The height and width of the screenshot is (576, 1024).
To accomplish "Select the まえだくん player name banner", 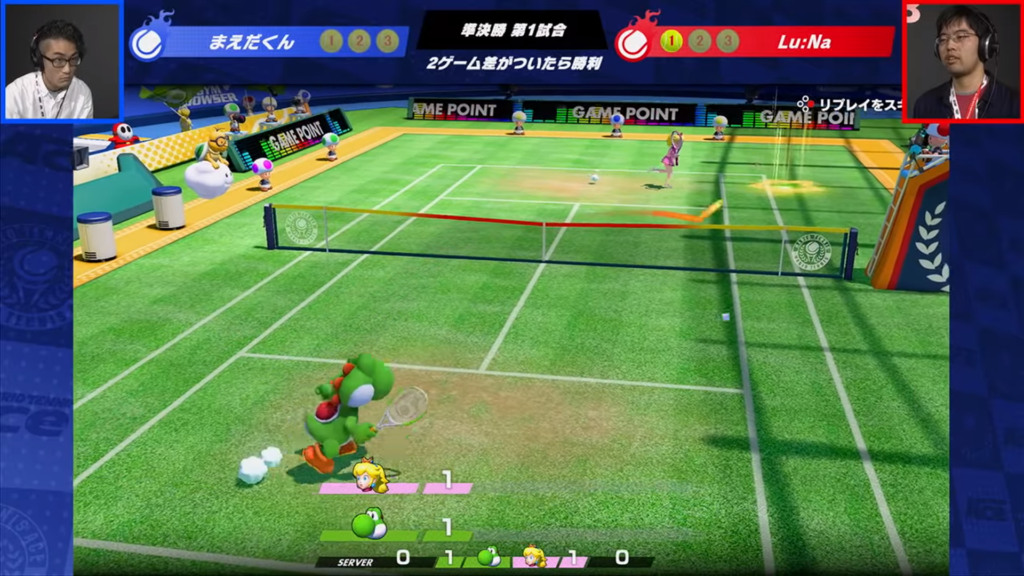I will (252, 42).
